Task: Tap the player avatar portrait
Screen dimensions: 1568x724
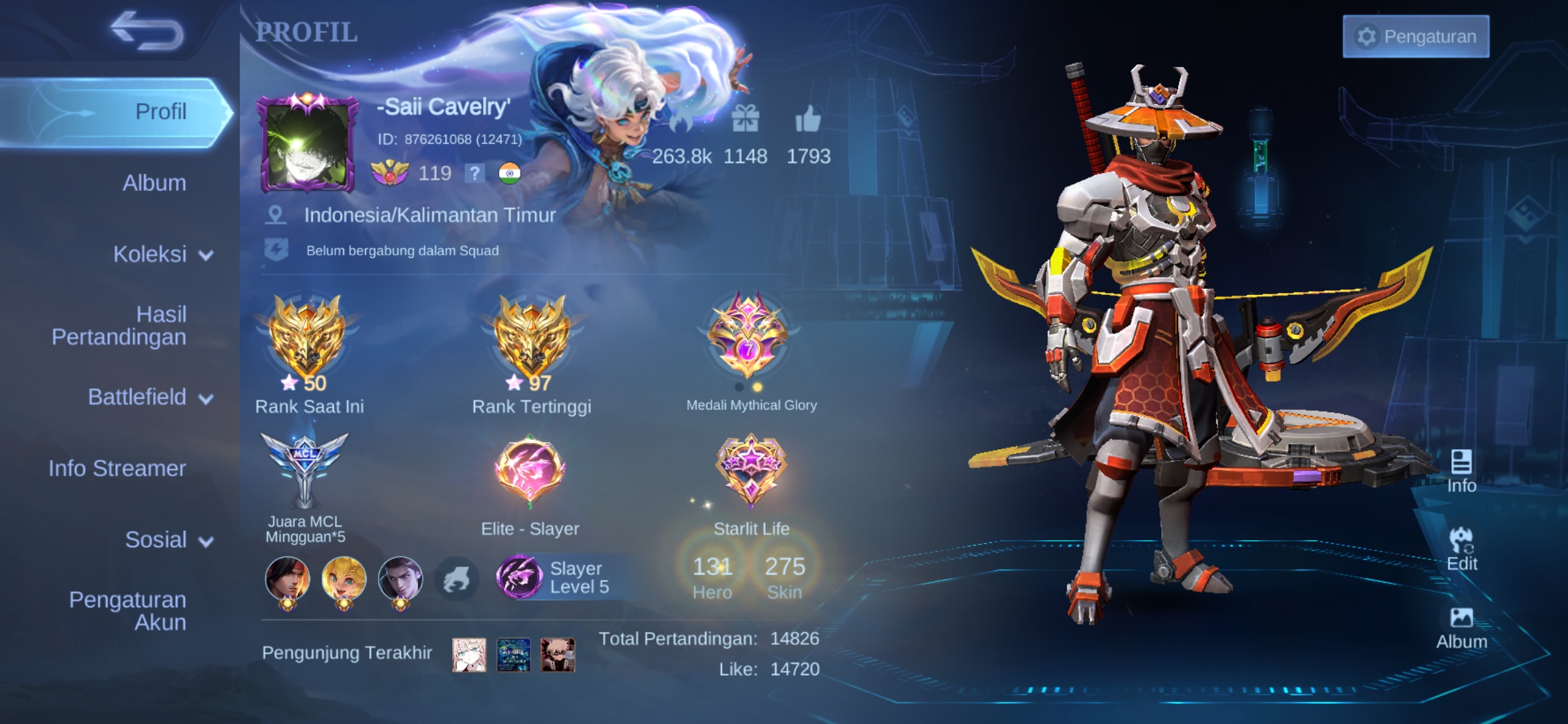Action: (x=308, y=143)
